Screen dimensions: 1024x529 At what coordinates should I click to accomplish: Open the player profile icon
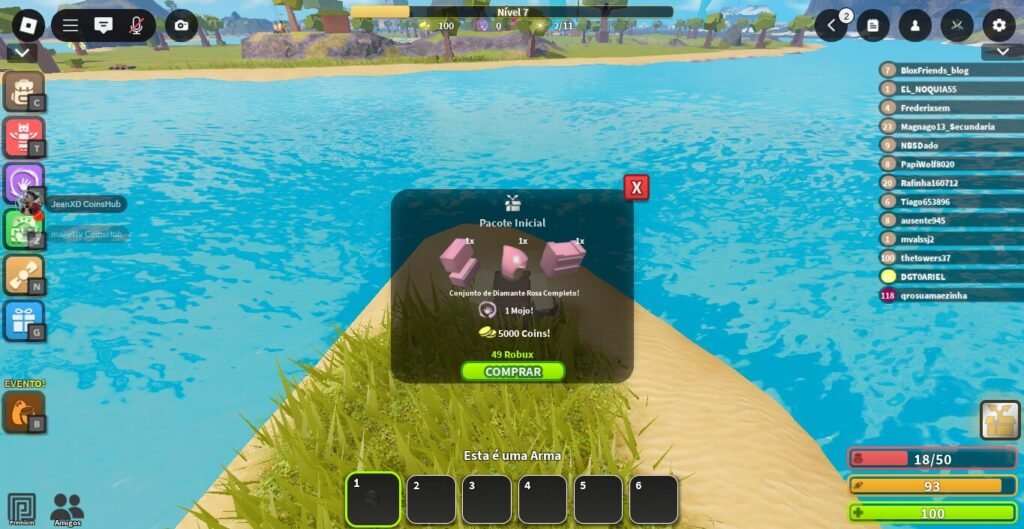pos(915,26)
